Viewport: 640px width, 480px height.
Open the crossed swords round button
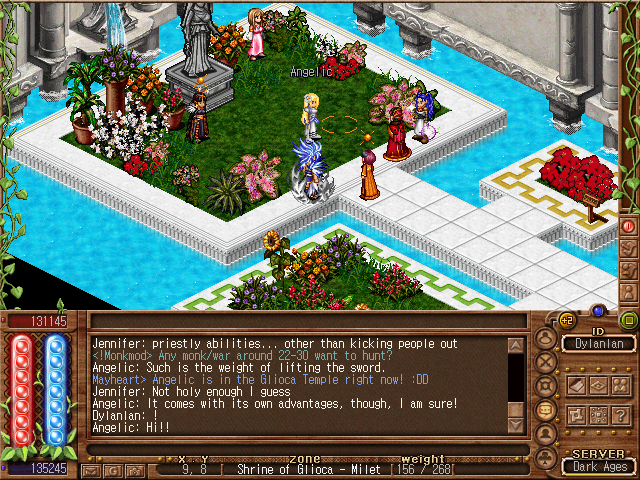pos(544,360)
